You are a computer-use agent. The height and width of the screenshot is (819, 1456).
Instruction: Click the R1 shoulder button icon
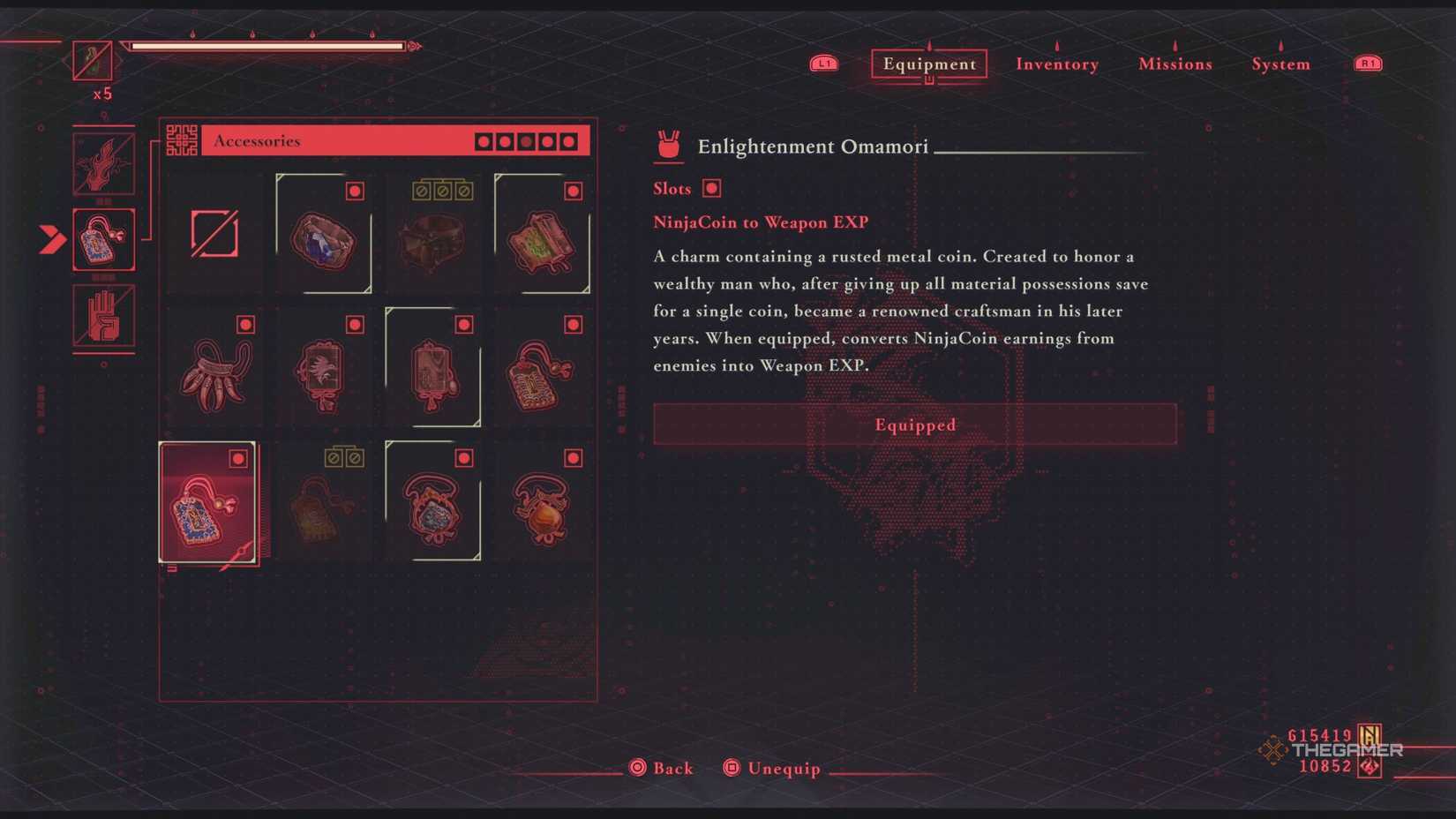(1367, 63)
